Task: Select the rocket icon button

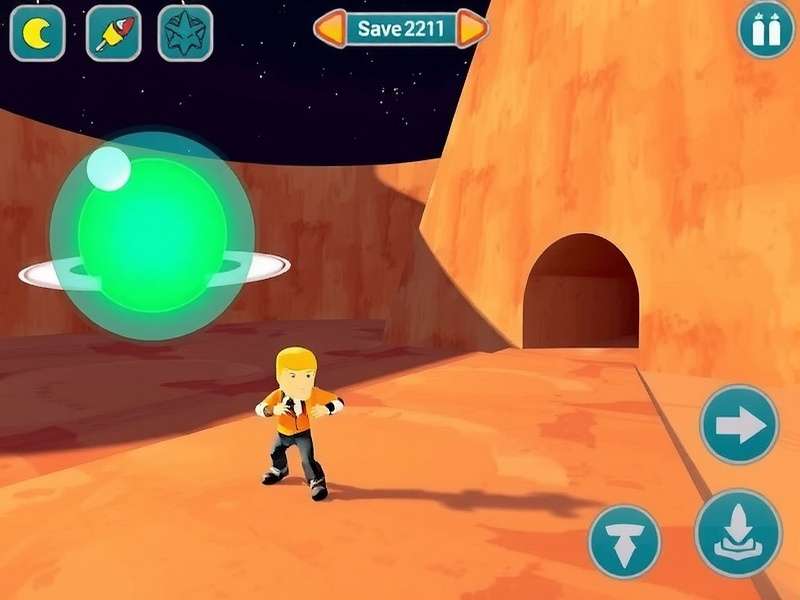Action: [x=113, y=33]
